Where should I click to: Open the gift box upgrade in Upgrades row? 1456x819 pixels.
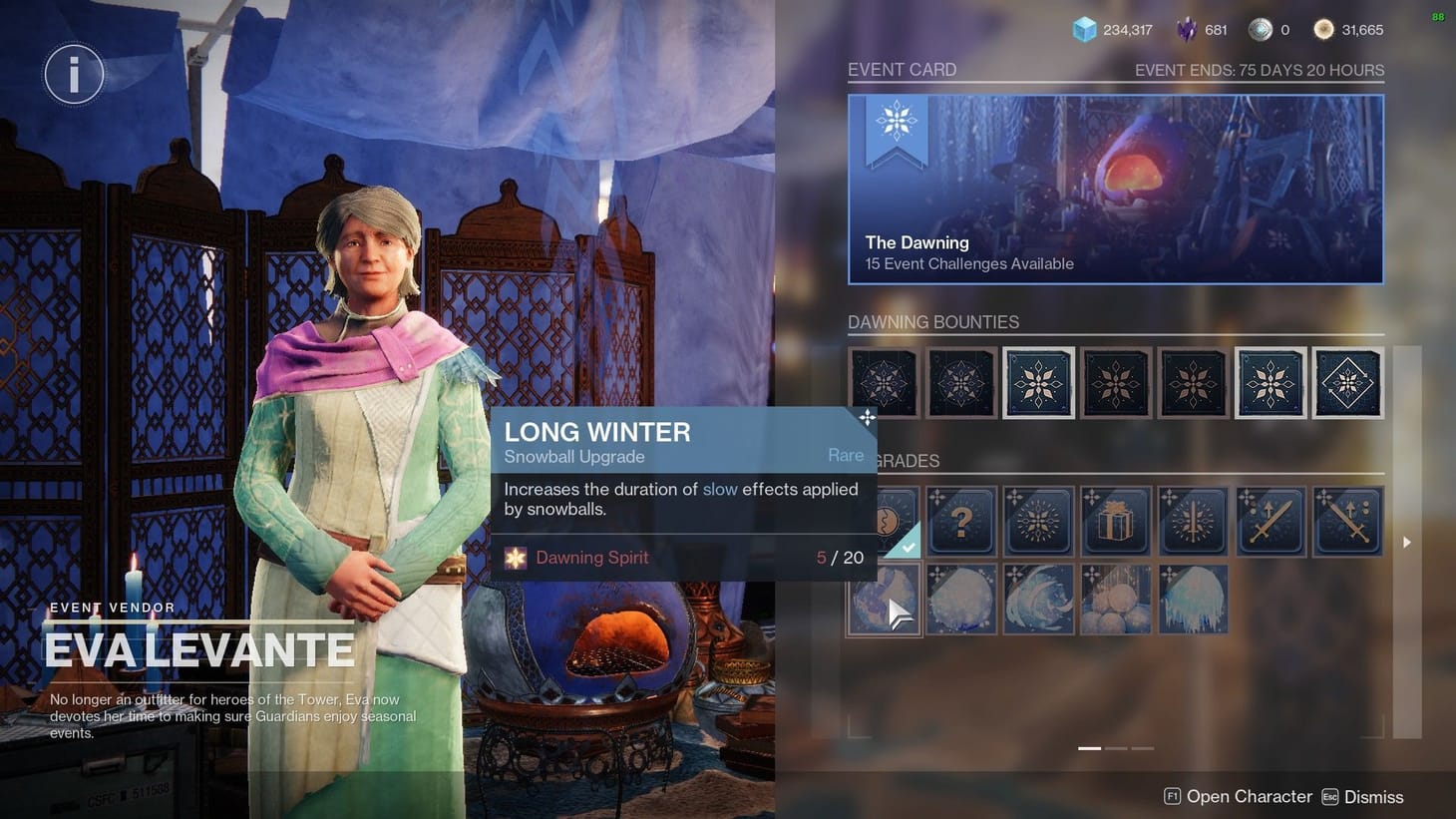(x=1115, y=521)
